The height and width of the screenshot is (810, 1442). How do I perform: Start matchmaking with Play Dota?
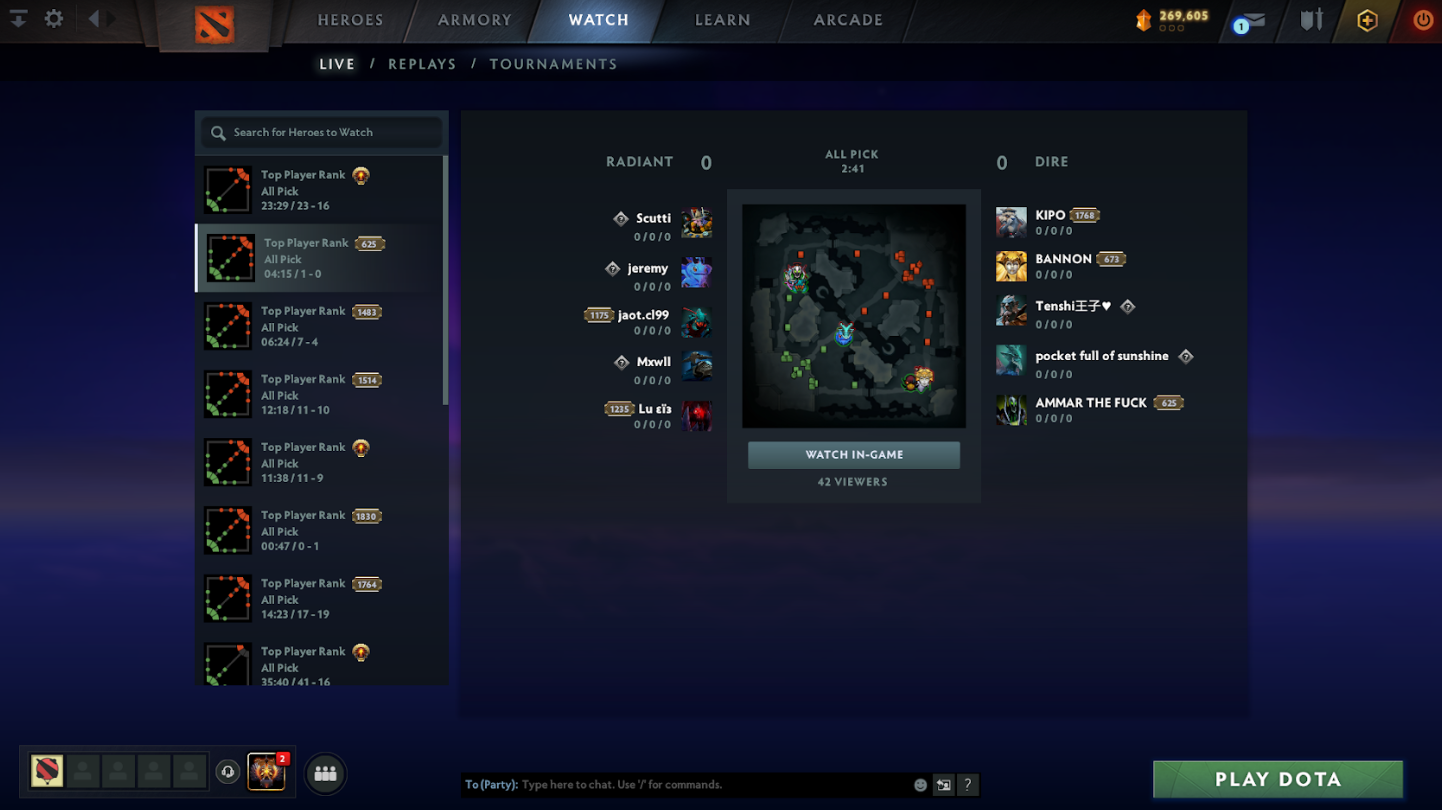point(1277,780)
